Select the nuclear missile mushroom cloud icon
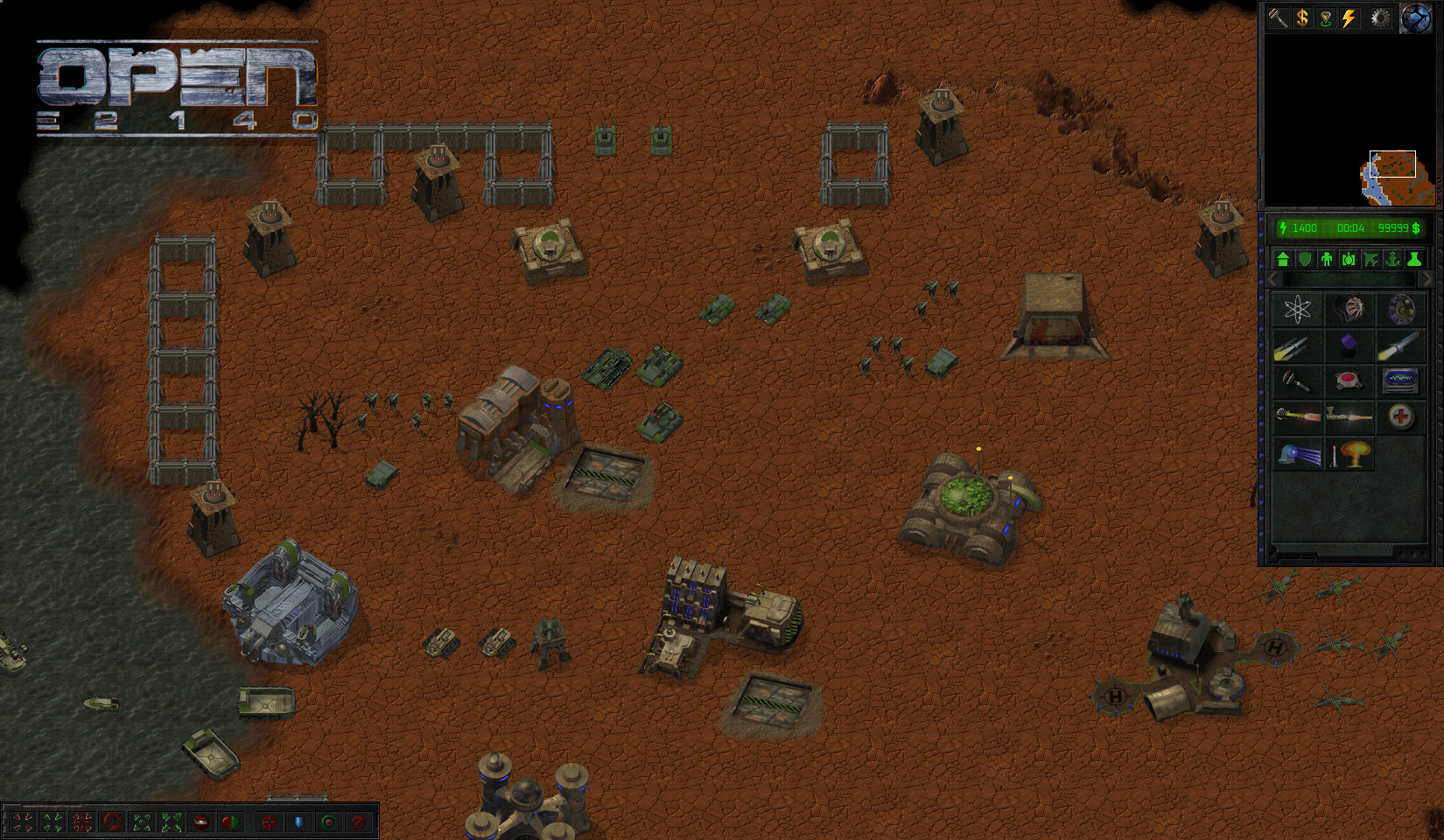Viewport: 1444px width, 840px height. pos(1349,454)
